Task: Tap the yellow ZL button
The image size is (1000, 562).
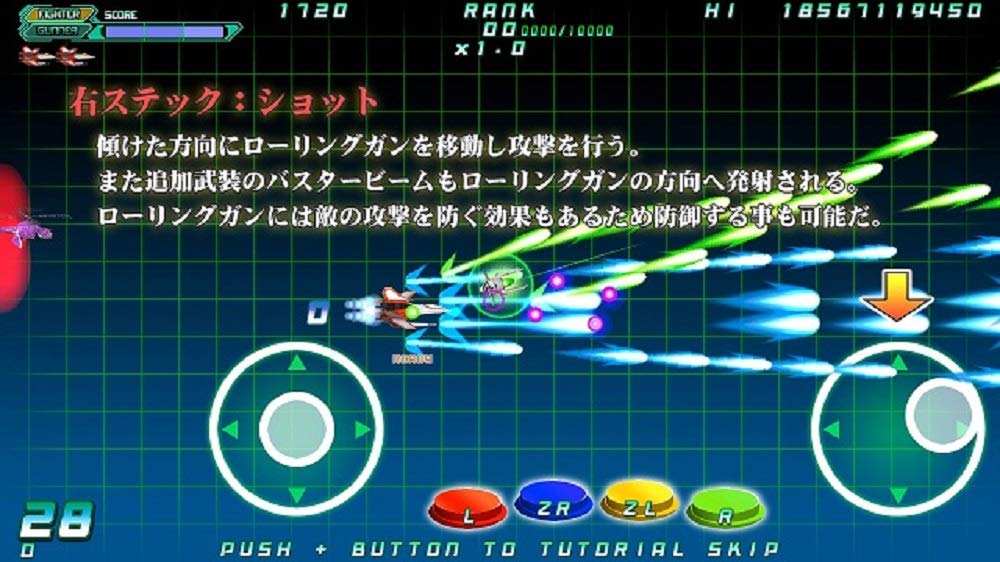Action: pyautogui.click(x=639, y=508)
